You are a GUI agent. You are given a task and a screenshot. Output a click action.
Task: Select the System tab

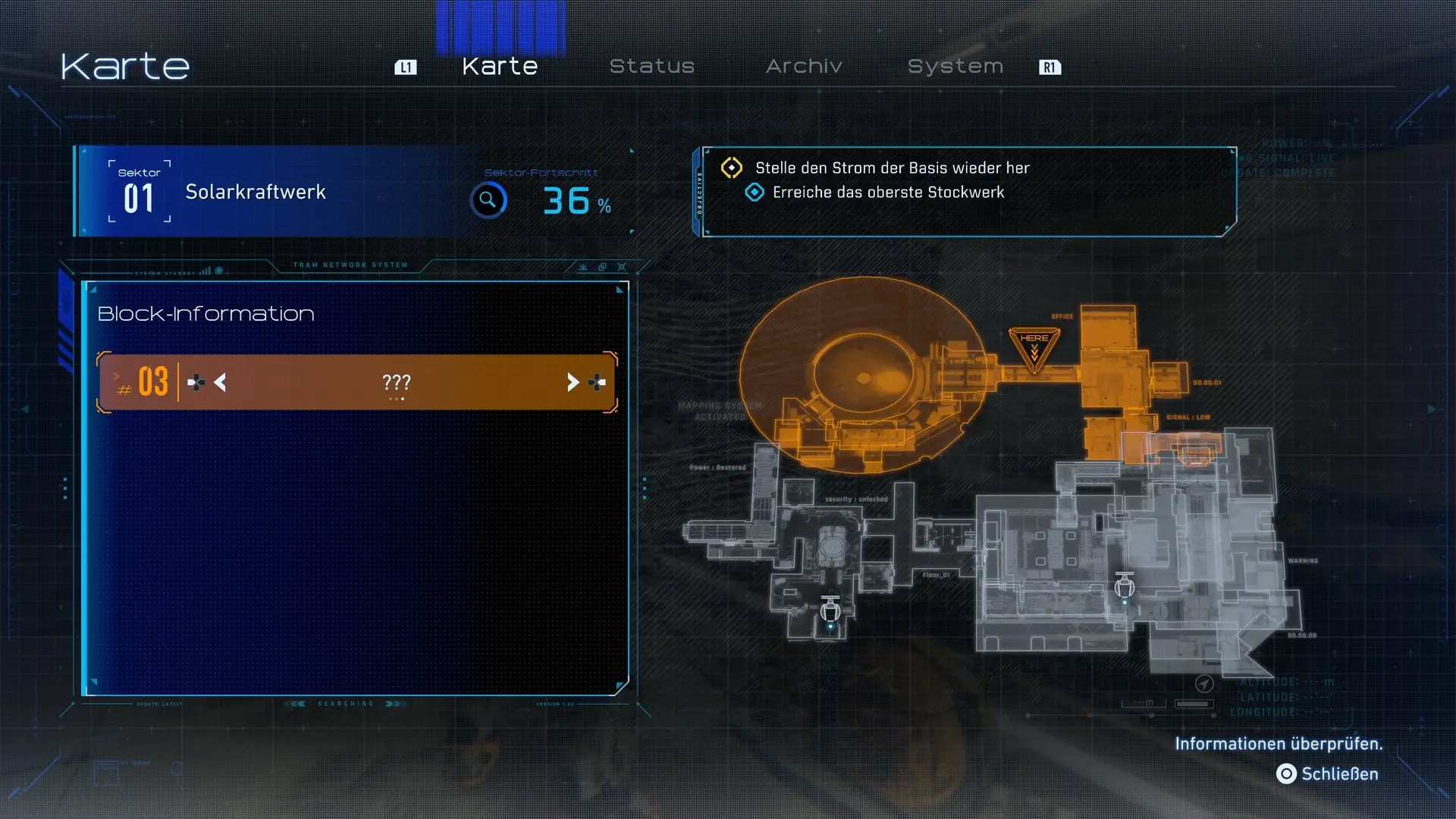coord(955,67)
